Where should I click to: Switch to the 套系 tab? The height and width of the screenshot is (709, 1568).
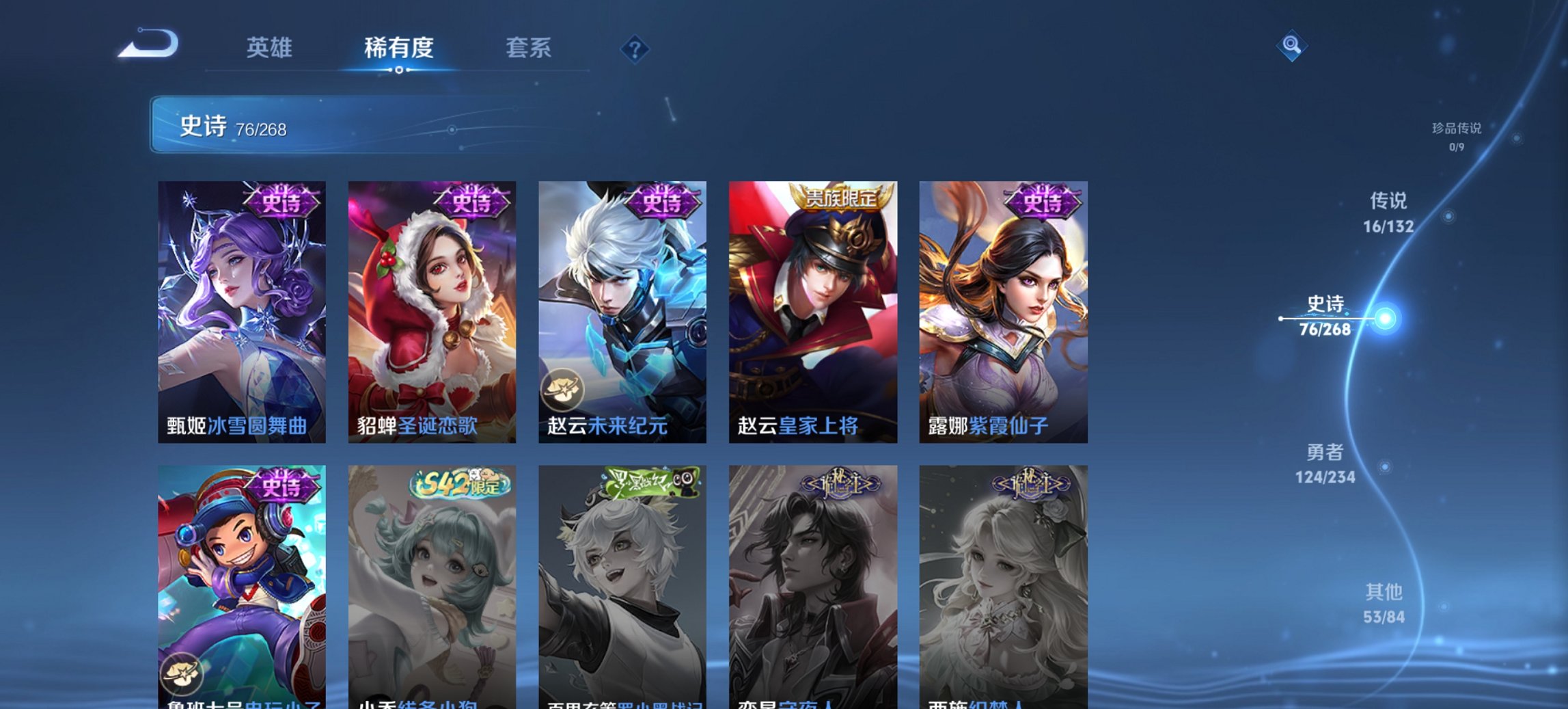pyautogui.click(x=528, y=48)
